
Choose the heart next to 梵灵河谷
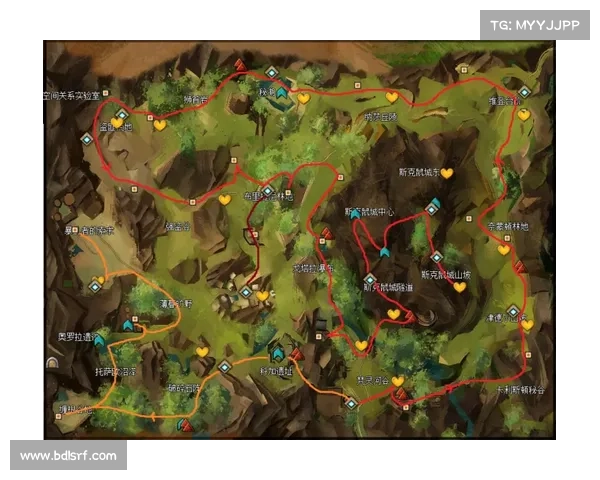[x=397, y=381]
